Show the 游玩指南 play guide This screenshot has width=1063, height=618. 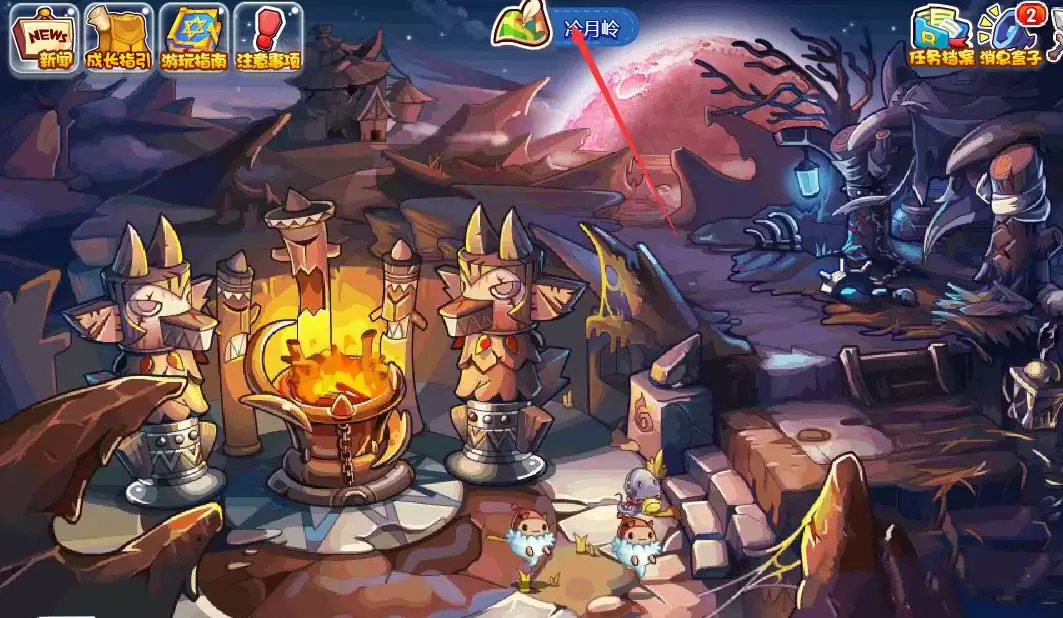(194, 39)
